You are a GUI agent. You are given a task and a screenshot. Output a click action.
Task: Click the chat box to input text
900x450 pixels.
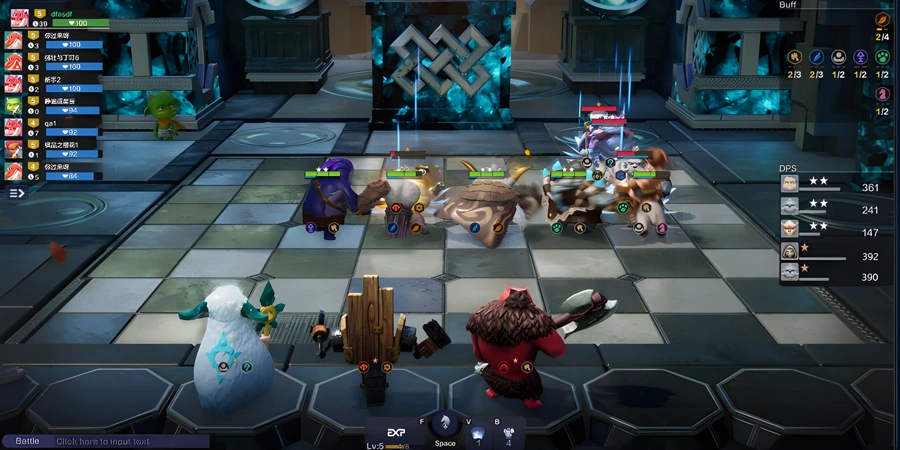coord(130,441)
